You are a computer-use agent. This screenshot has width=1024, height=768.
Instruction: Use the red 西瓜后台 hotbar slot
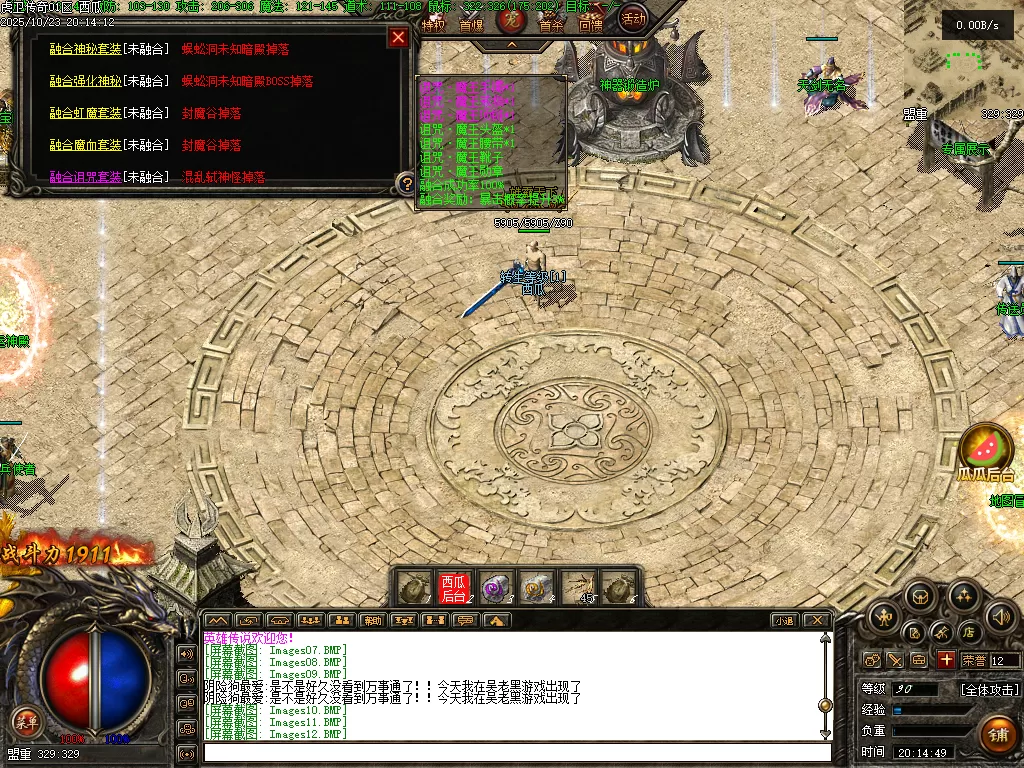pos(453,587)
